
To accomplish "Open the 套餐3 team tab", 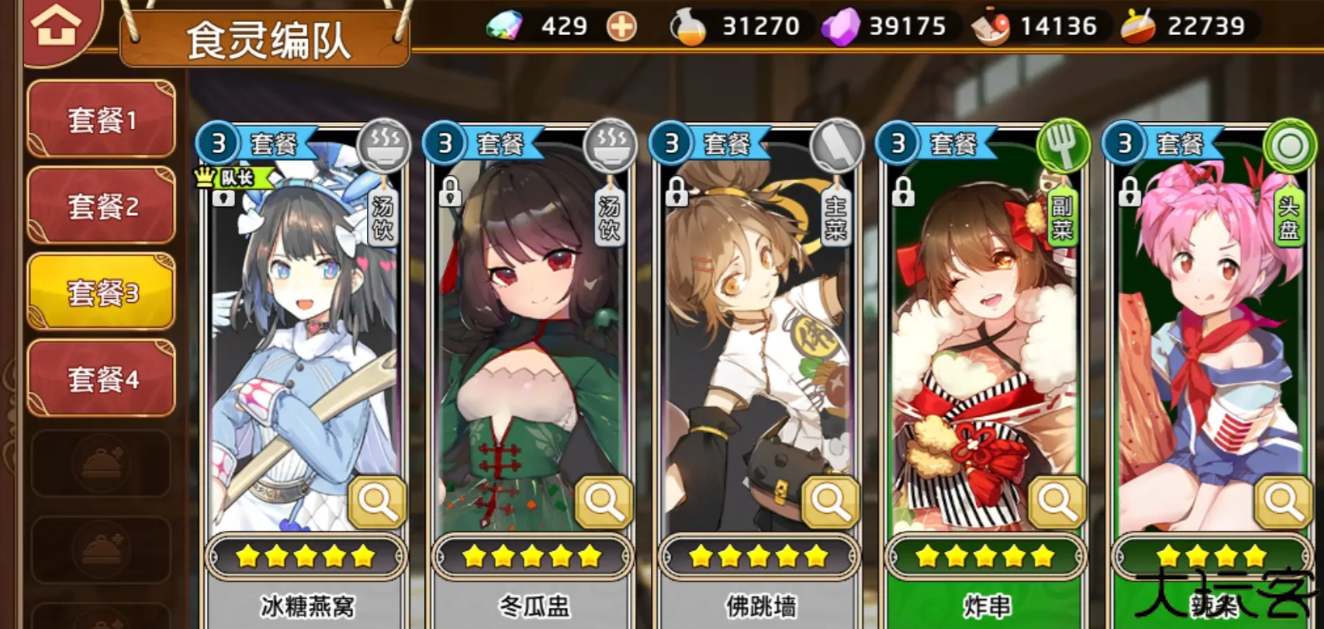I will (102, 292).
